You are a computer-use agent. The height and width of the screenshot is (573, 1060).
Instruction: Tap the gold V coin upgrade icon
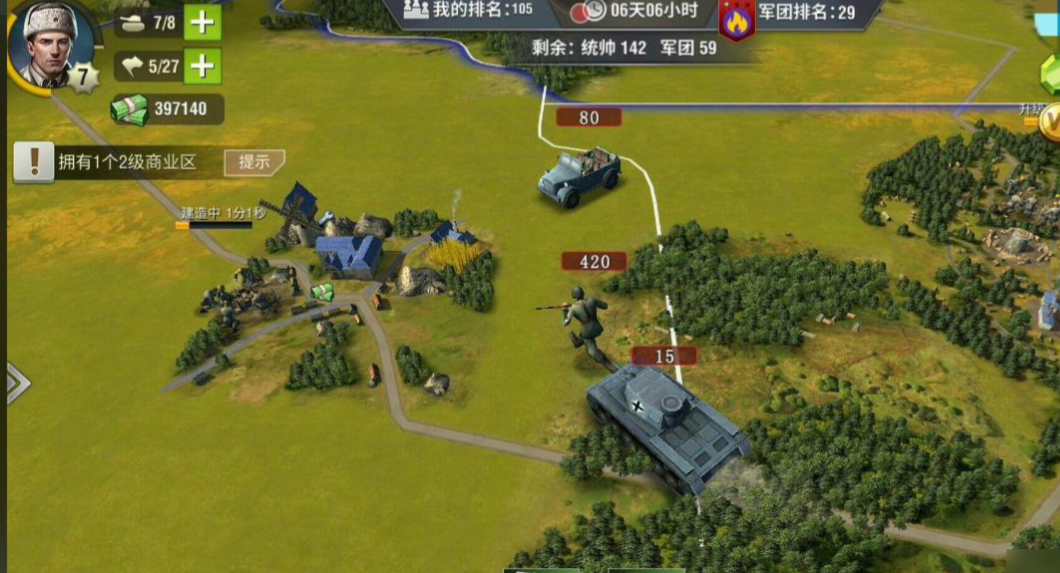pyautogui.click(x=1050, y=122)
